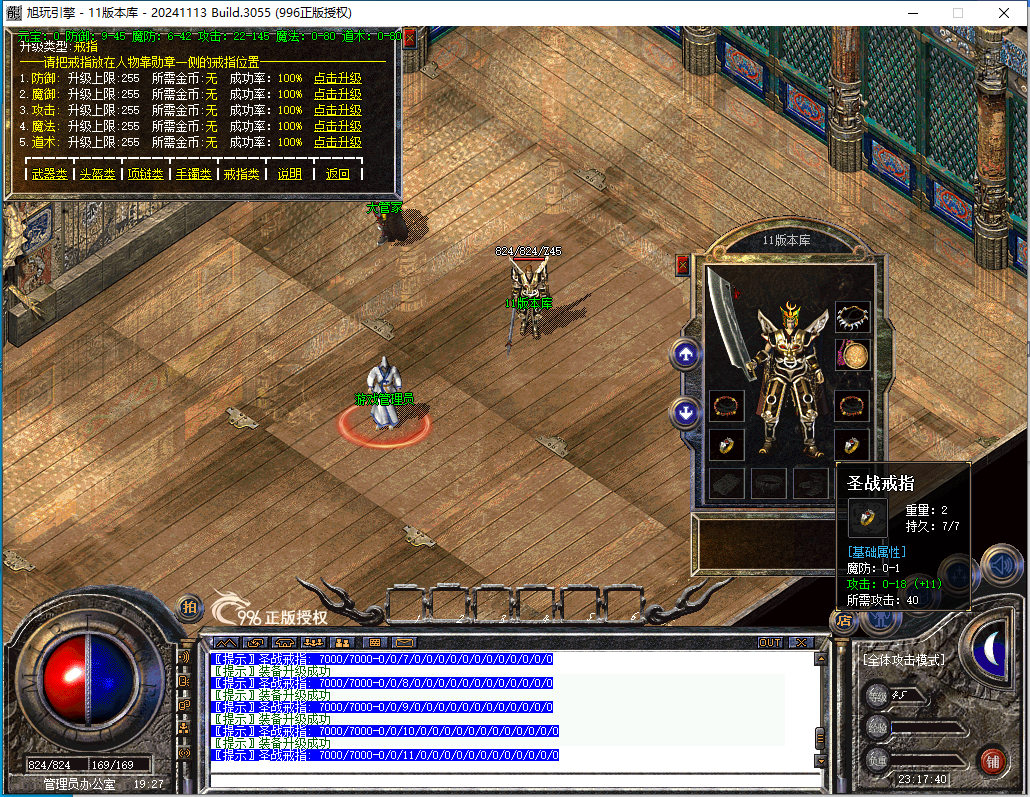Image resolution: width=1030 pixels, height=797 pixels.
Task: Upgrade the ring's Taoism stat (道术)
Action: click(337, 142)
